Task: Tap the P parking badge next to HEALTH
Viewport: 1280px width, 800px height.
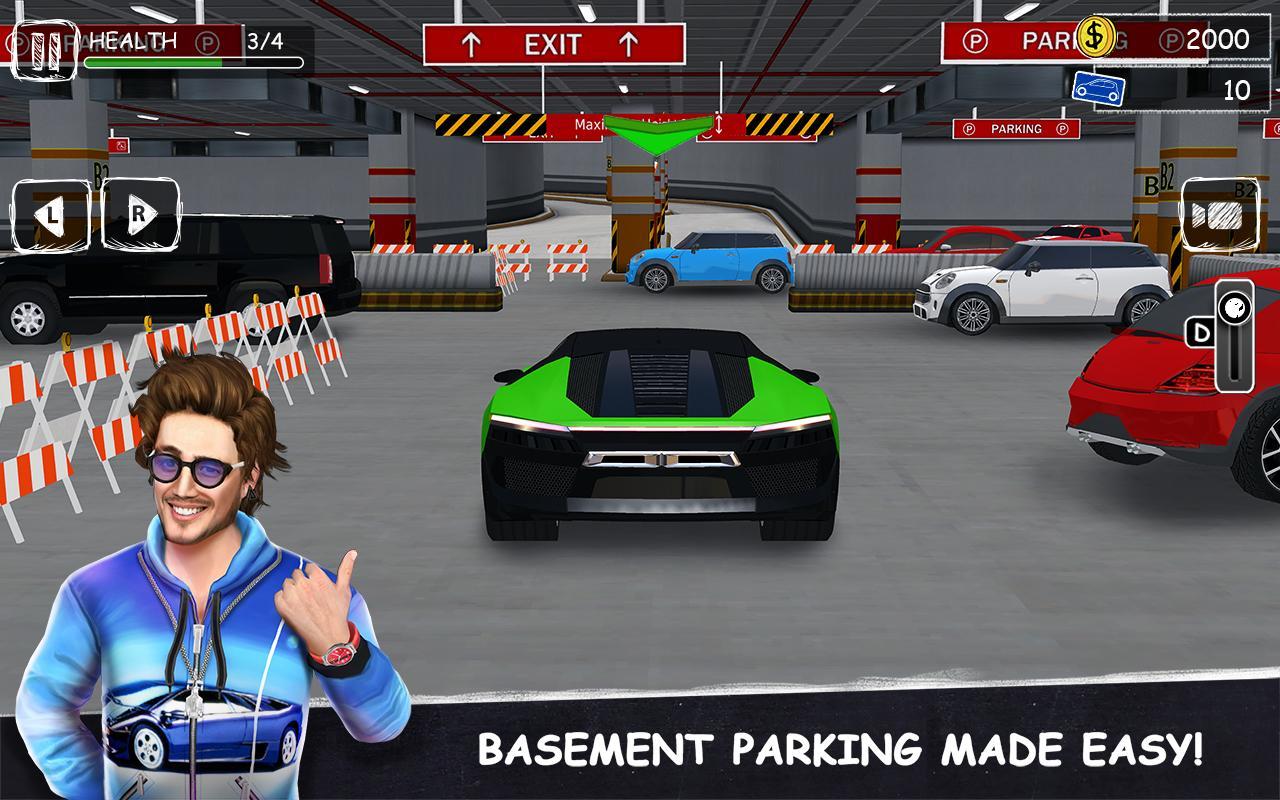Action: [x=208, y=42]
